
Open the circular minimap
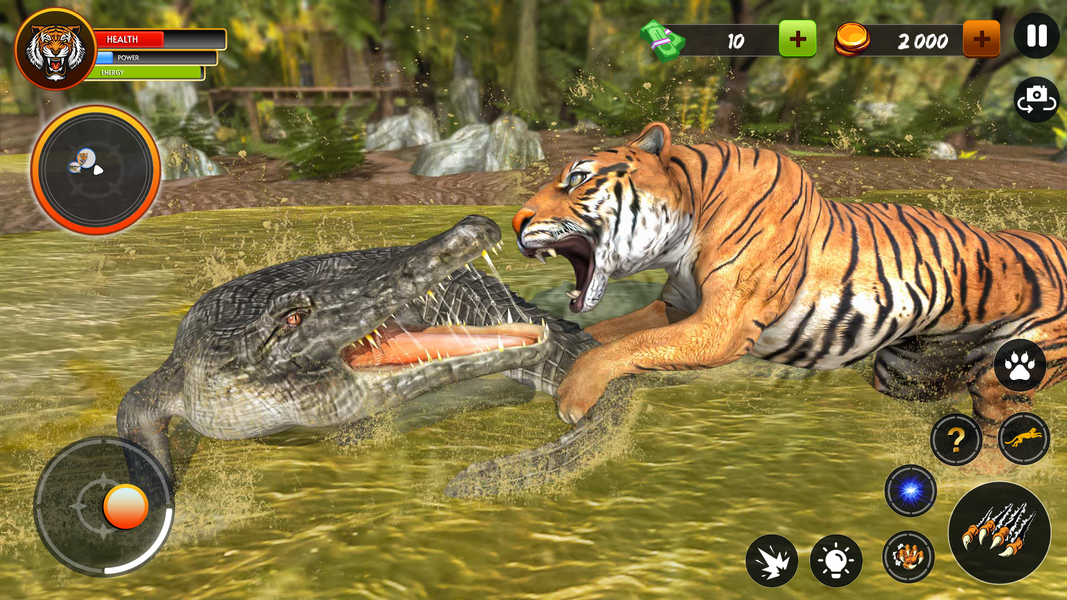(x=95, y=169)
